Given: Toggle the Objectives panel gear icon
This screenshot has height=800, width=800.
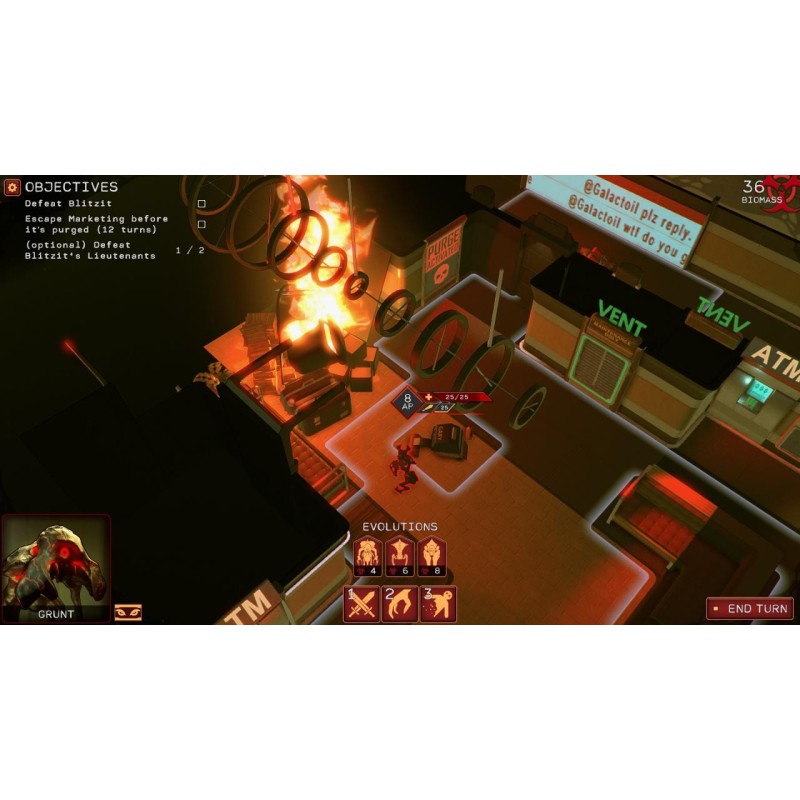Looking at the screenshot, I should coord(12,187).
